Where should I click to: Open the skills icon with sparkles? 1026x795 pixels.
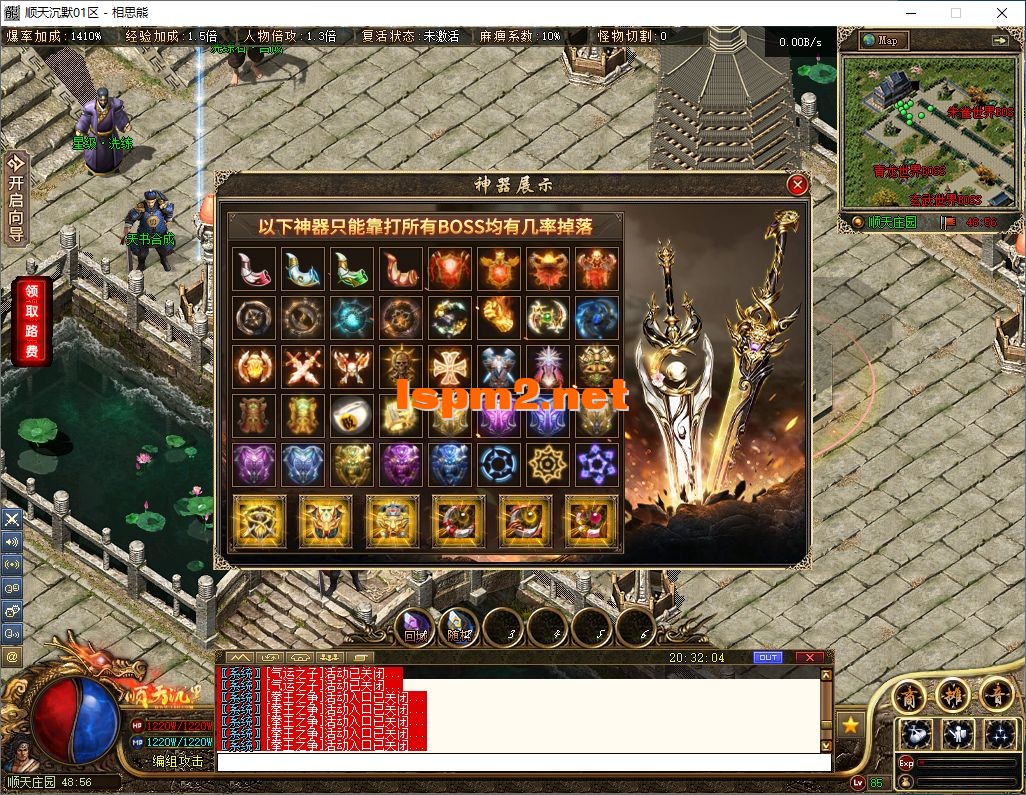[999, 735]
